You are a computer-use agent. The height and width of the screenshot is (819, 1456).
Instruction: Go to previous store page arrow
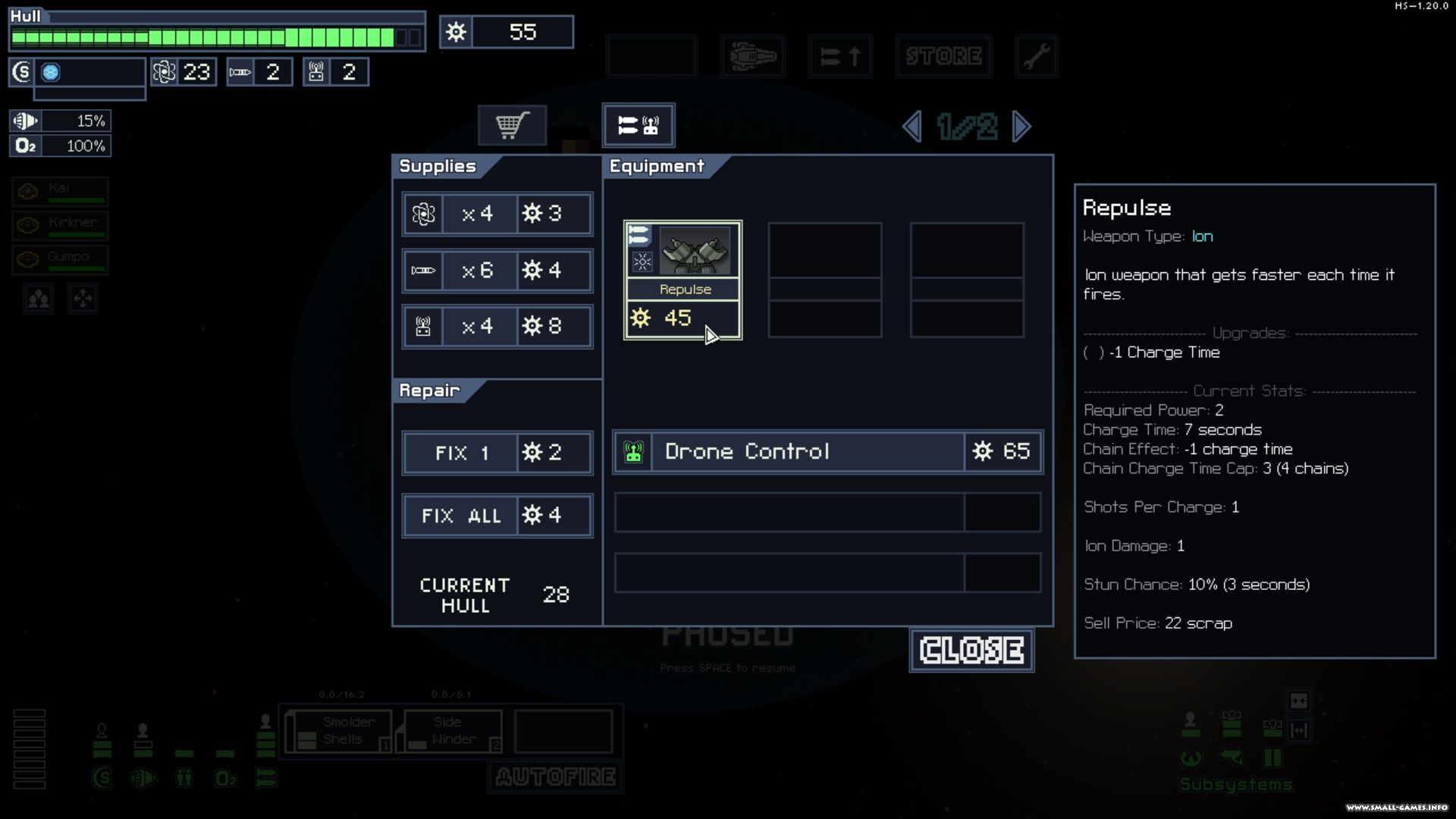point(912,127)
